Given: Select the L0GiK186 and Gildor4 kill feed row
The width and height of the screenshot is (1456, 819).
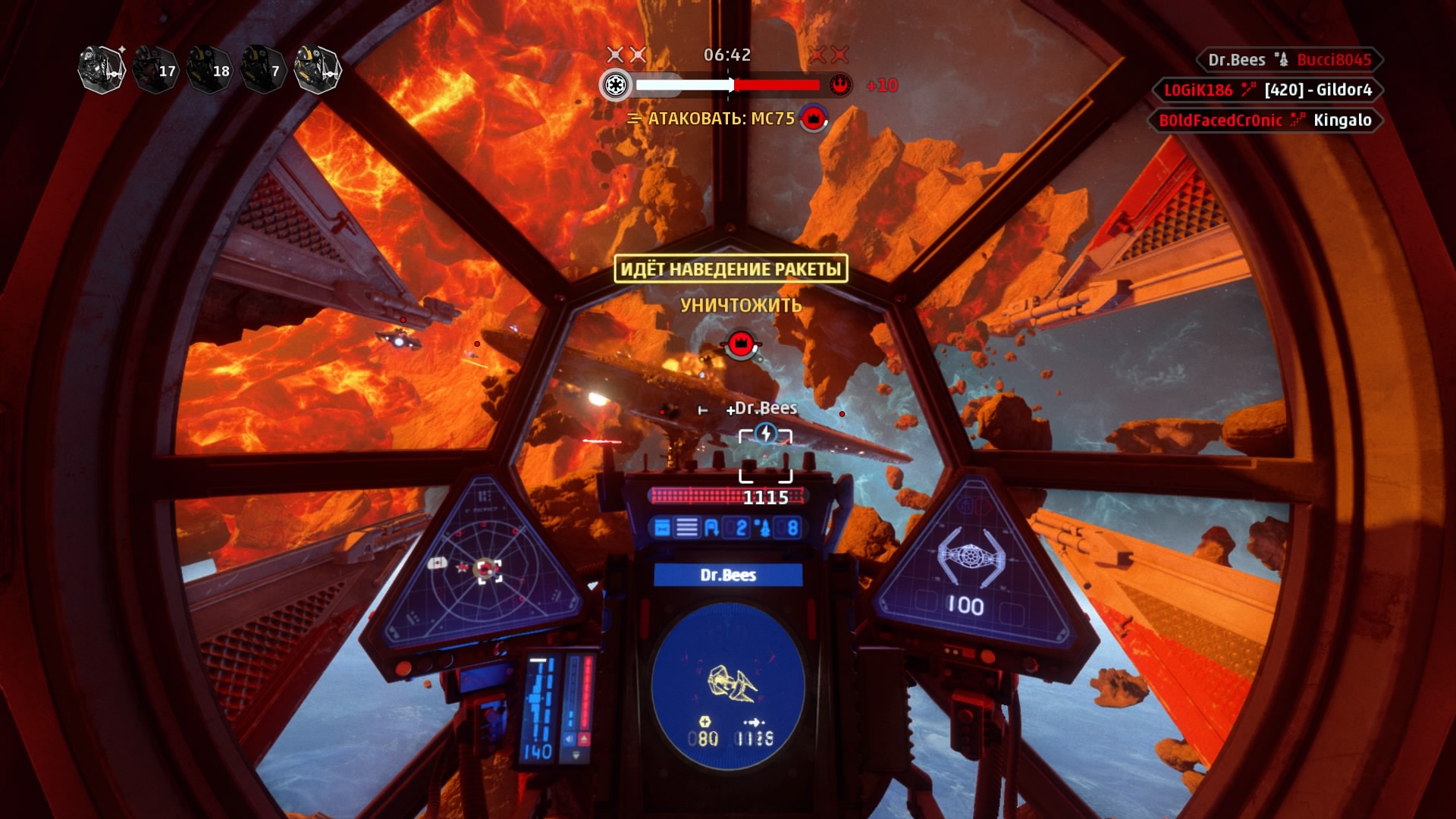Looking at the screenshot, I should (1267, 90).
